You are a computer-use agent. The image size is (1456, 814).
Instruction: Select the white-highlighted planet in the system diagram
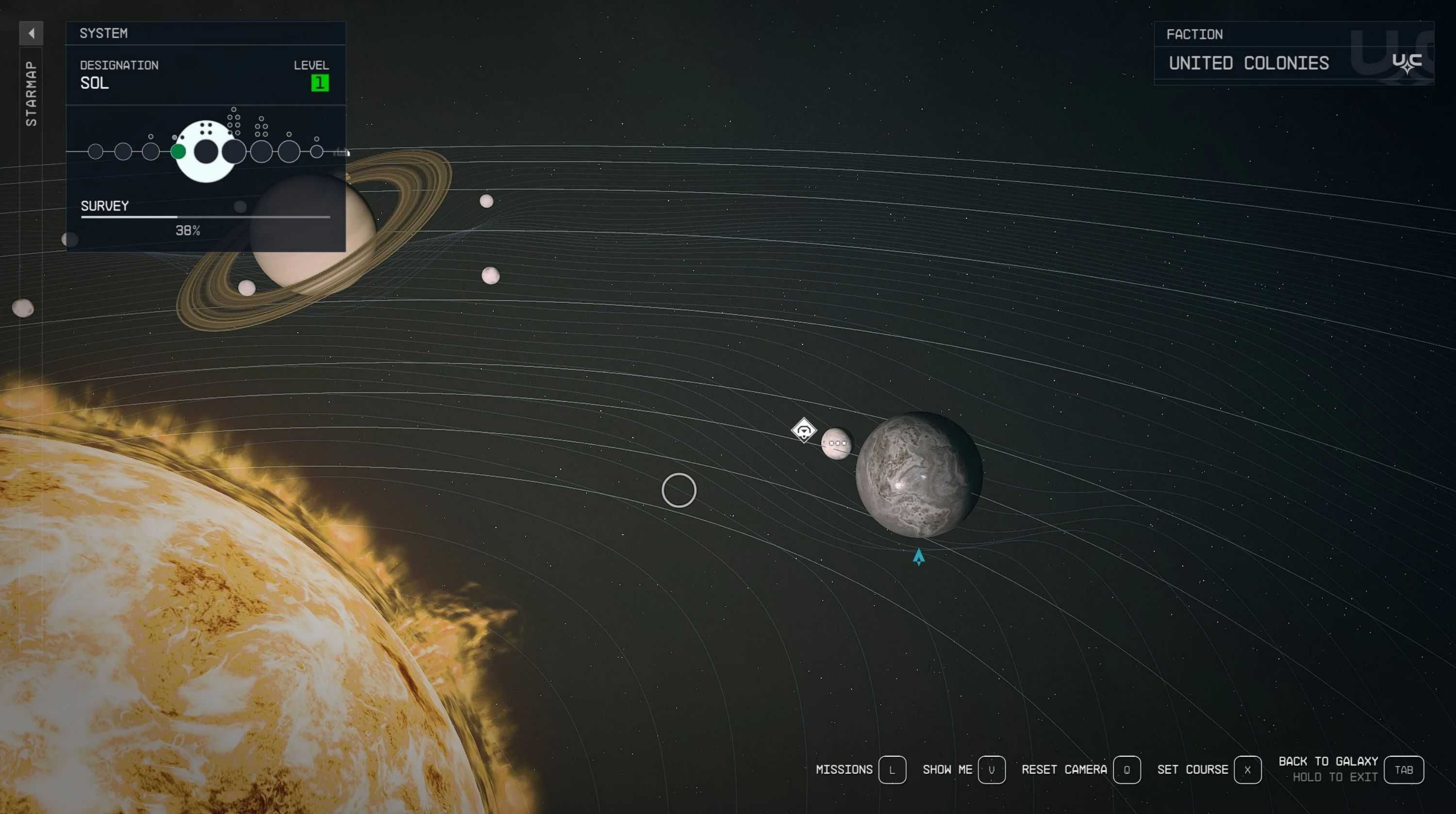click(206, 151)
